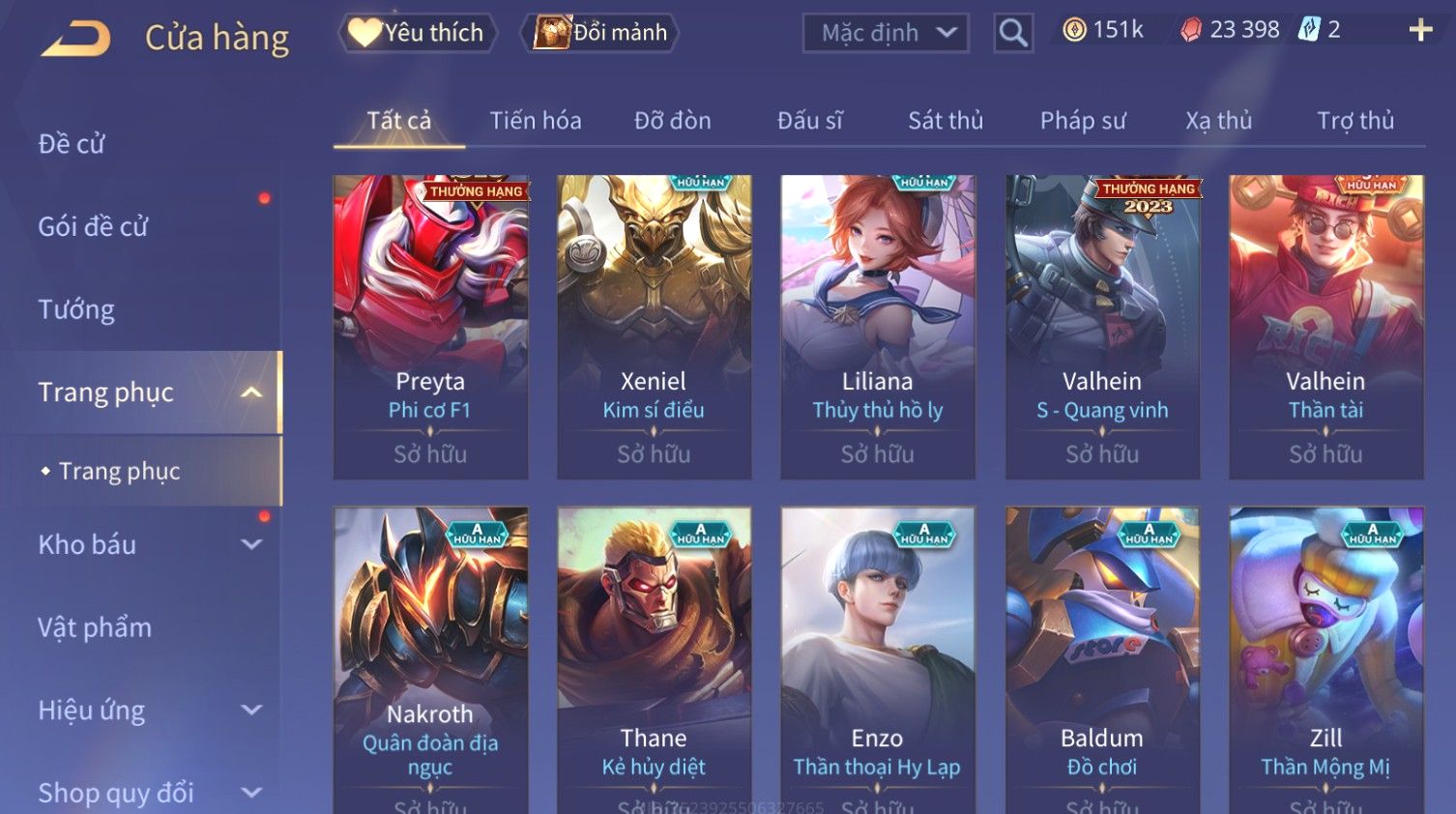
Task: Choose the Pháp sư tab
Action: coord(1083,121)
